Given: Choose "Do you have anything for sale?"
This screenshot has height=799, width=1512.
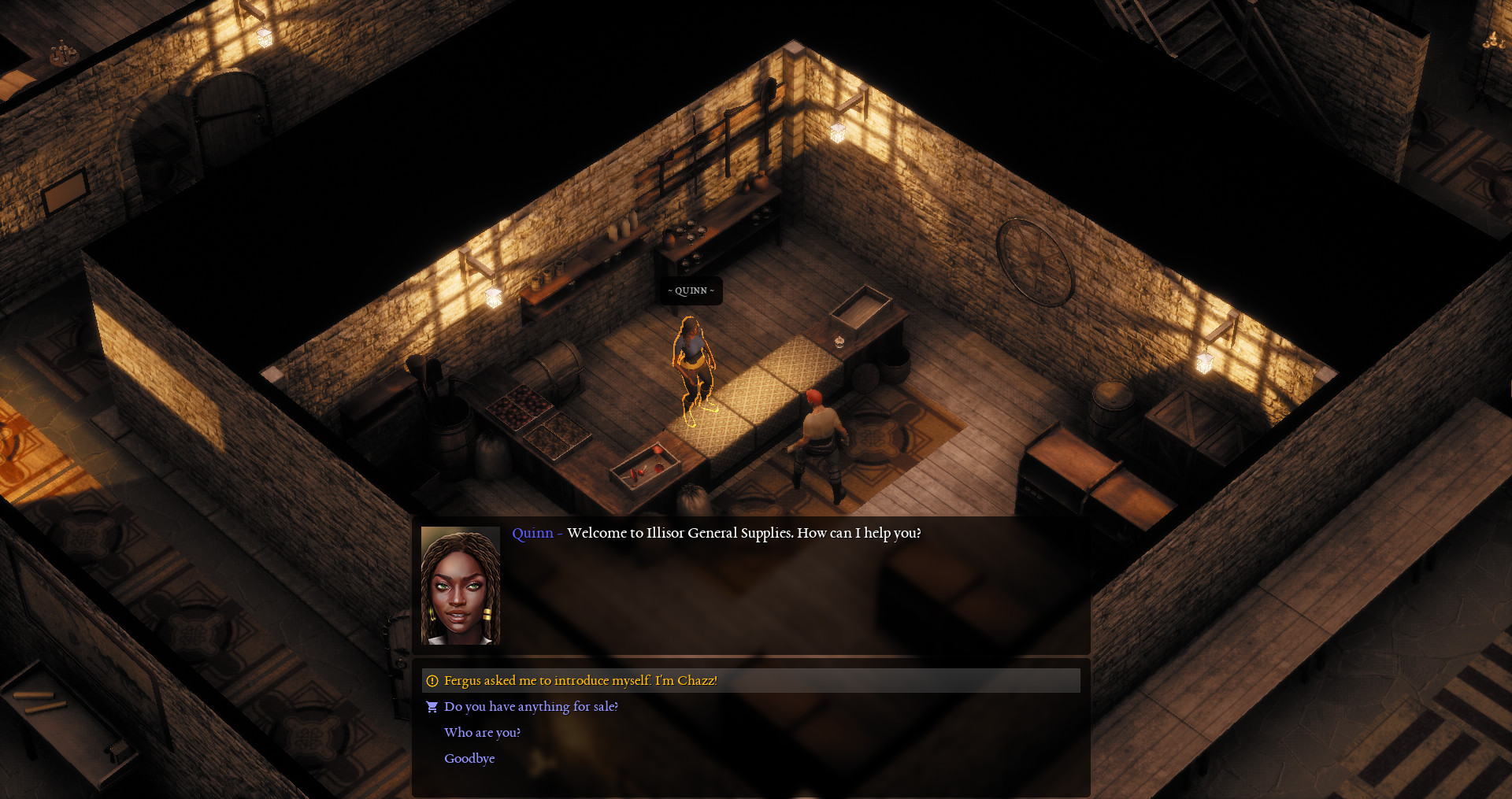Looking at the screenshot, I should pos(531,707).
